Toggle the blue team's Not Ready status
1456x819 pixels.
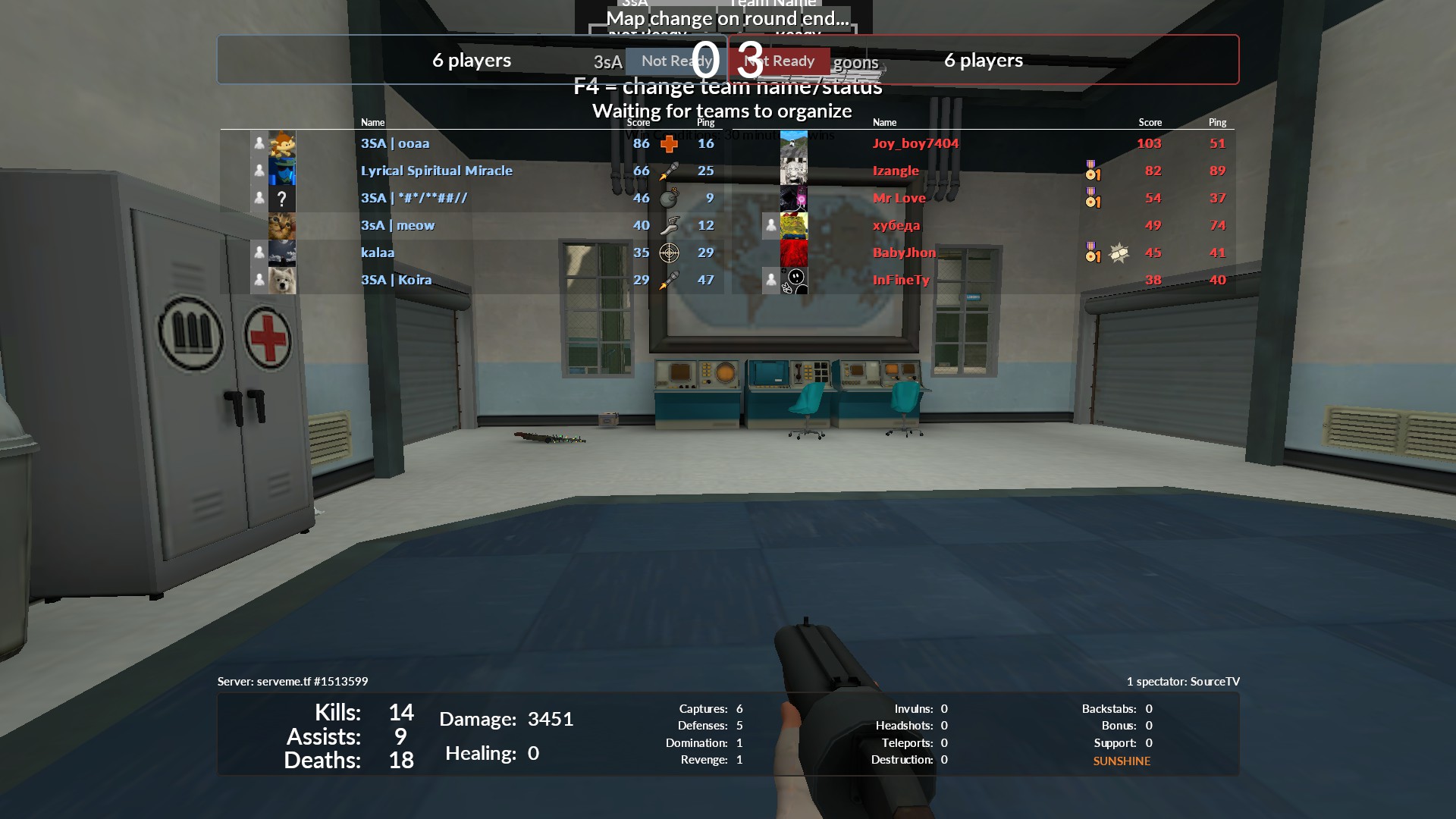(675, 61)
